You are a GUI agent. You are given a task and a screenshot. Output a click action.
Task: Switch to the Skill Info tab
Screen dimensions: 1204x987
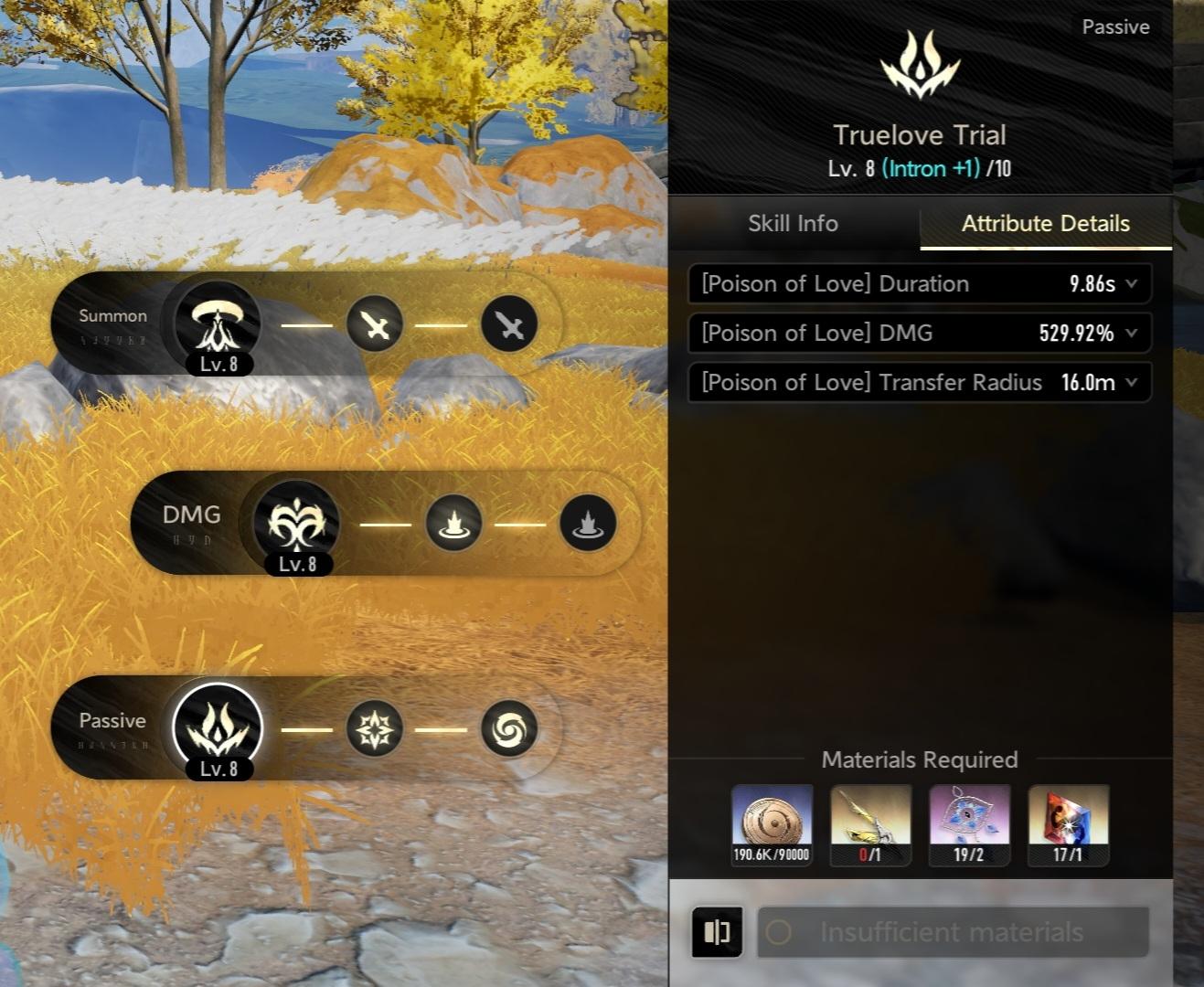[793, 224]
